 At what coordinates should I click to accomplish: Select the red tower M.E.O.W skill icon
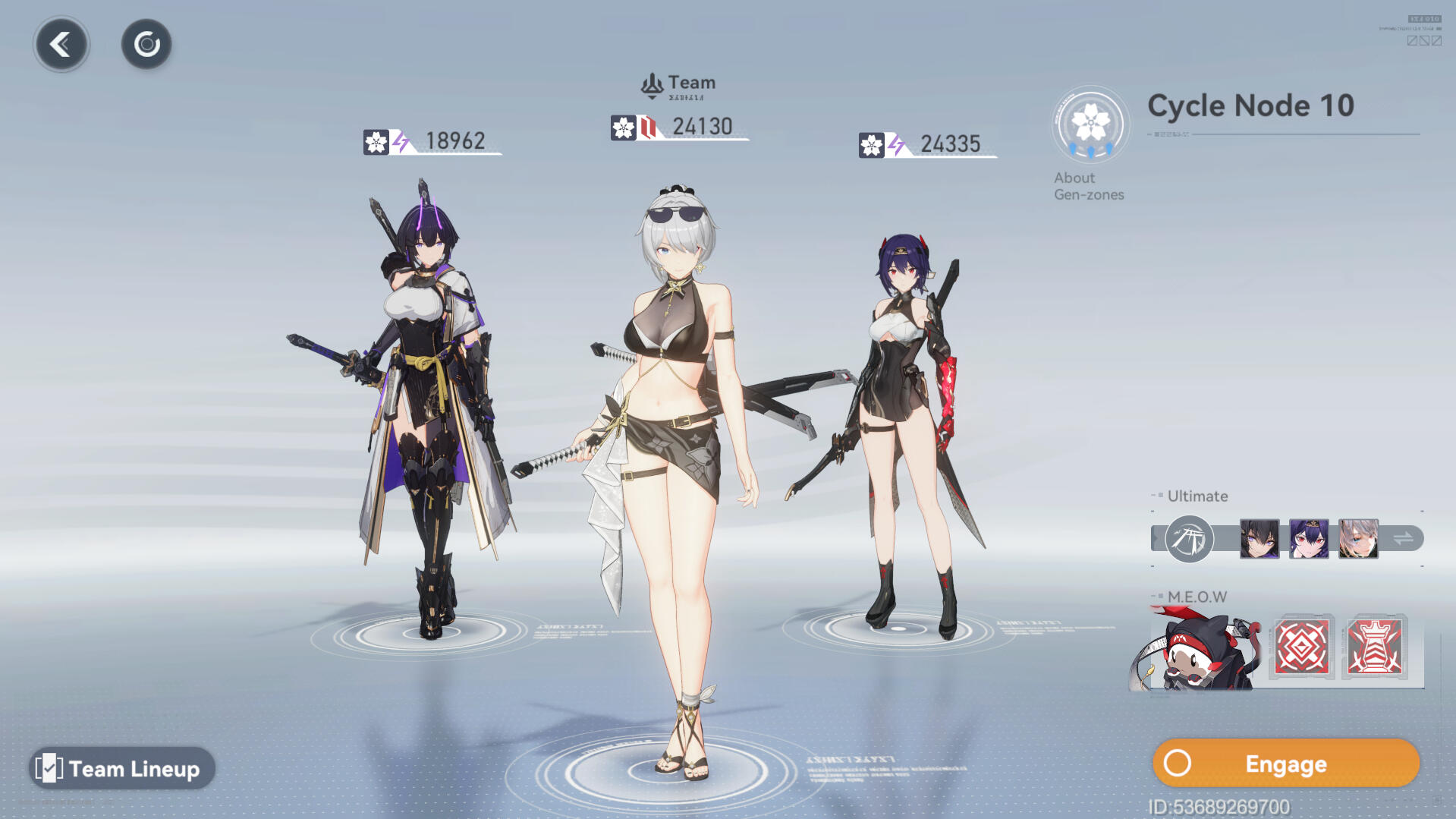point(1374,647)
